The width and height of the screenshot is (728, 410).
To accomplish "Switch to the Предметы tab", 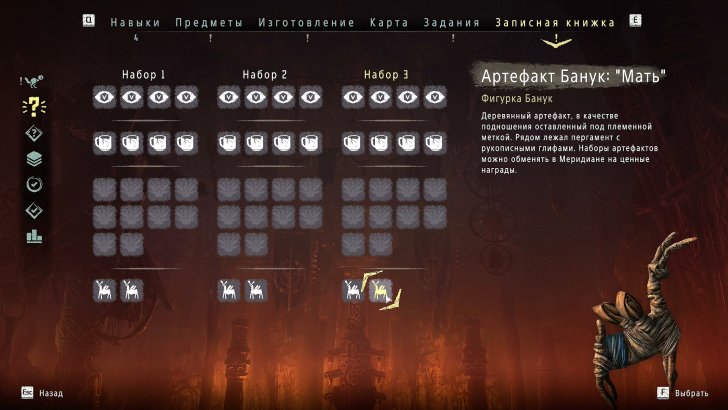I will pos(208,22).
